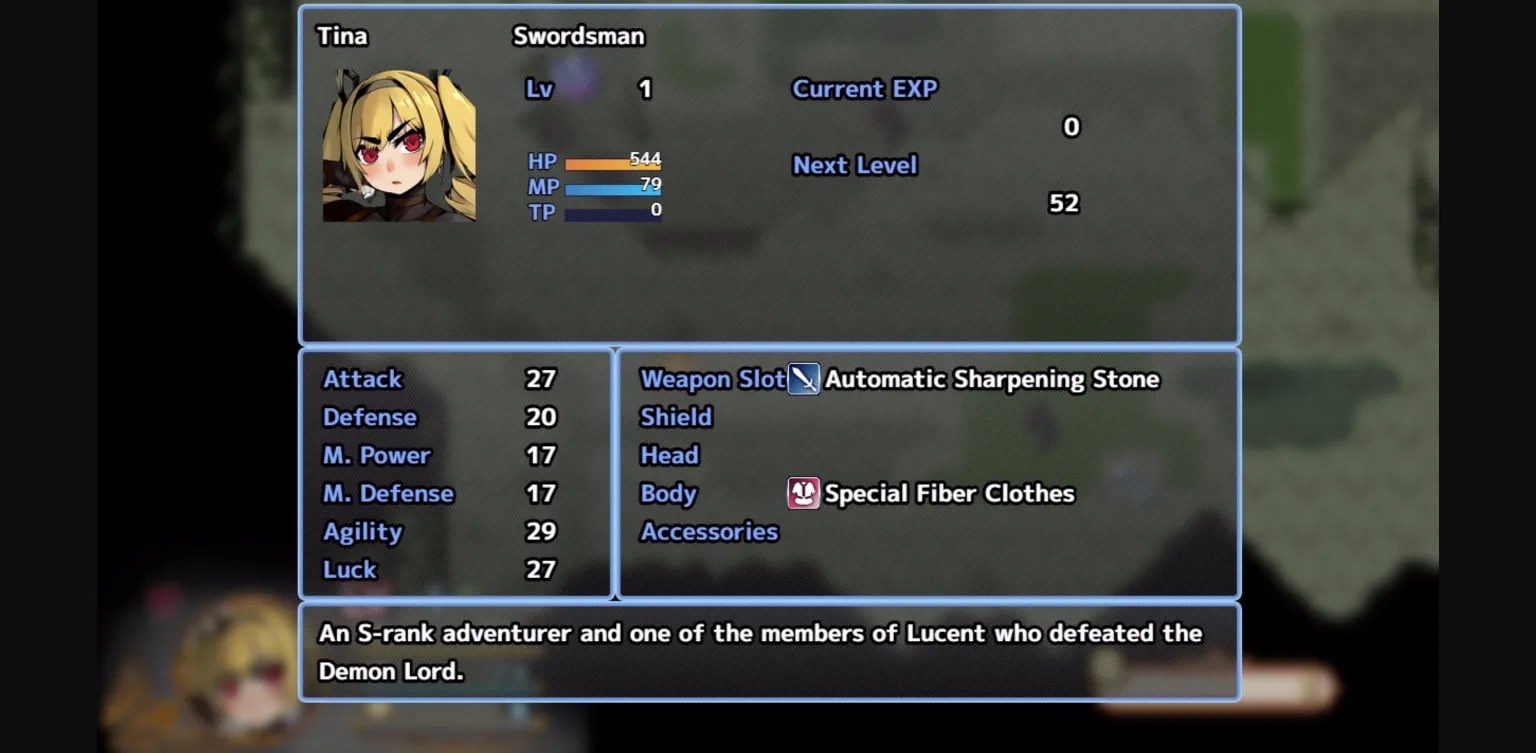
Task: Click the Automatic Sharpening Stone equipment icon
Action: (806, 379)
